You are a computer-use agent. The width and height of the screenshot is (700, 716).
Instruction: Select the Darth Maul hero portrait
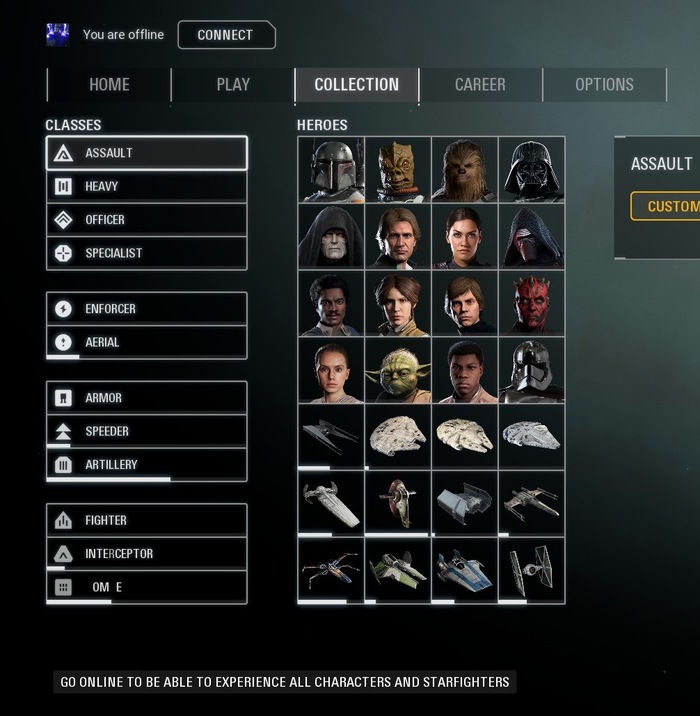click(532, 303)
